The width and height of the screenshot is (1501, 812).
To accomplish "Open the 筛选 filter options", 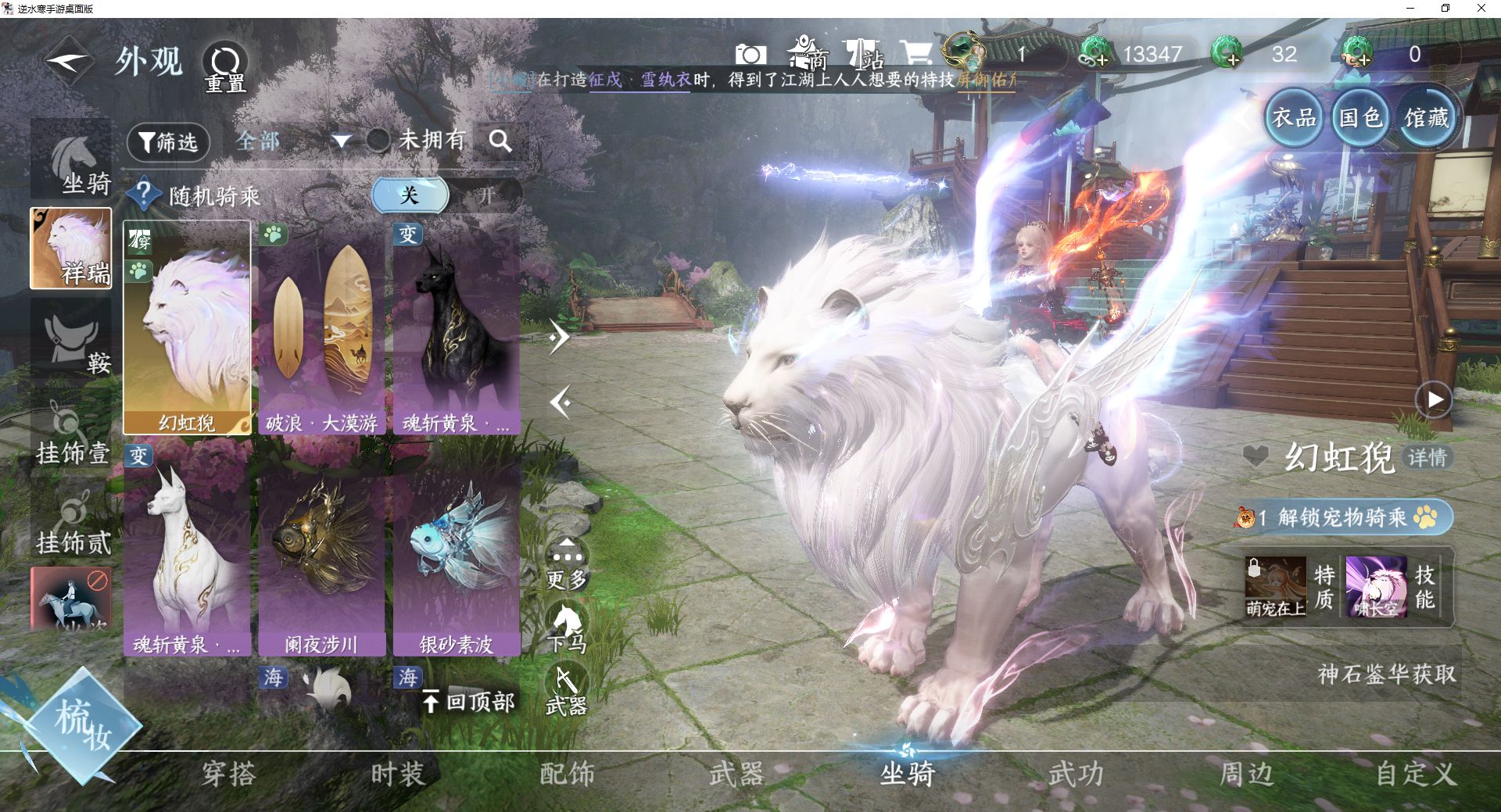I will click(168, 142).
